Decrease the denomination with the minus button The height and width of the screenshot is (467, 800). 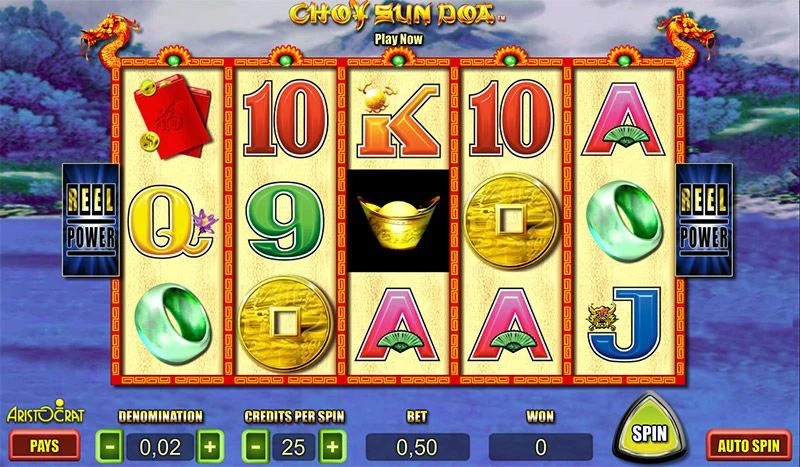110,443
